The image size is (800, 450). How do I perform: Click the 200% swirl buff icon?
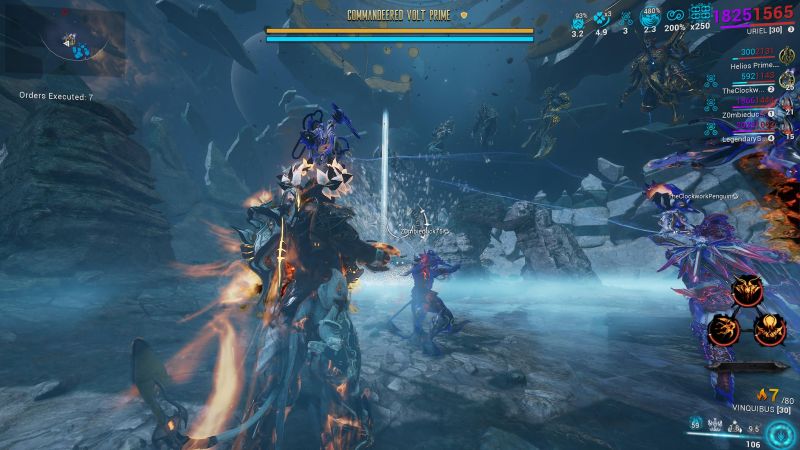click(x=675, y=17)
